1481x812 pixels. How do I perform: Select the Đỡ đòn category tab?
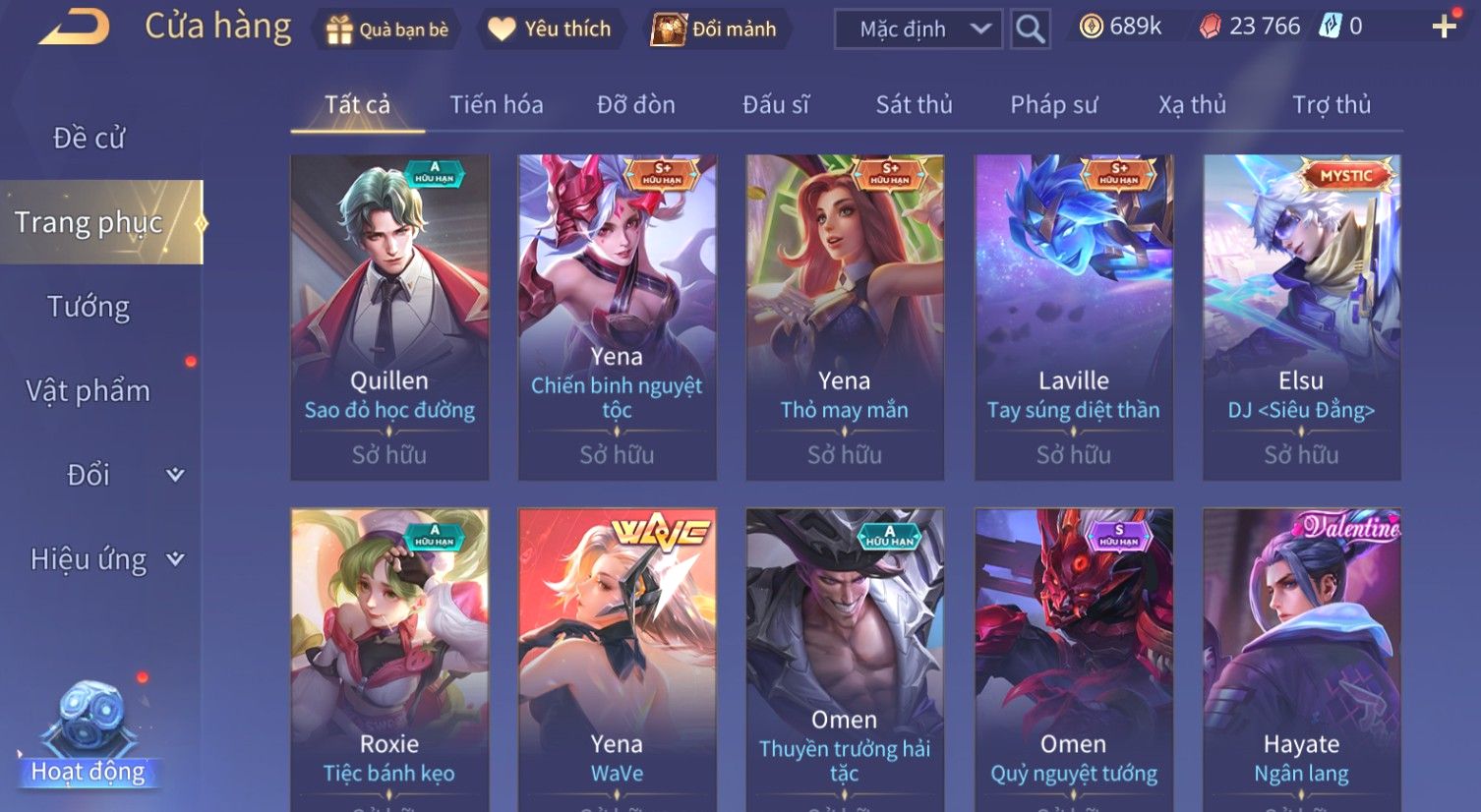pos(635,105)
